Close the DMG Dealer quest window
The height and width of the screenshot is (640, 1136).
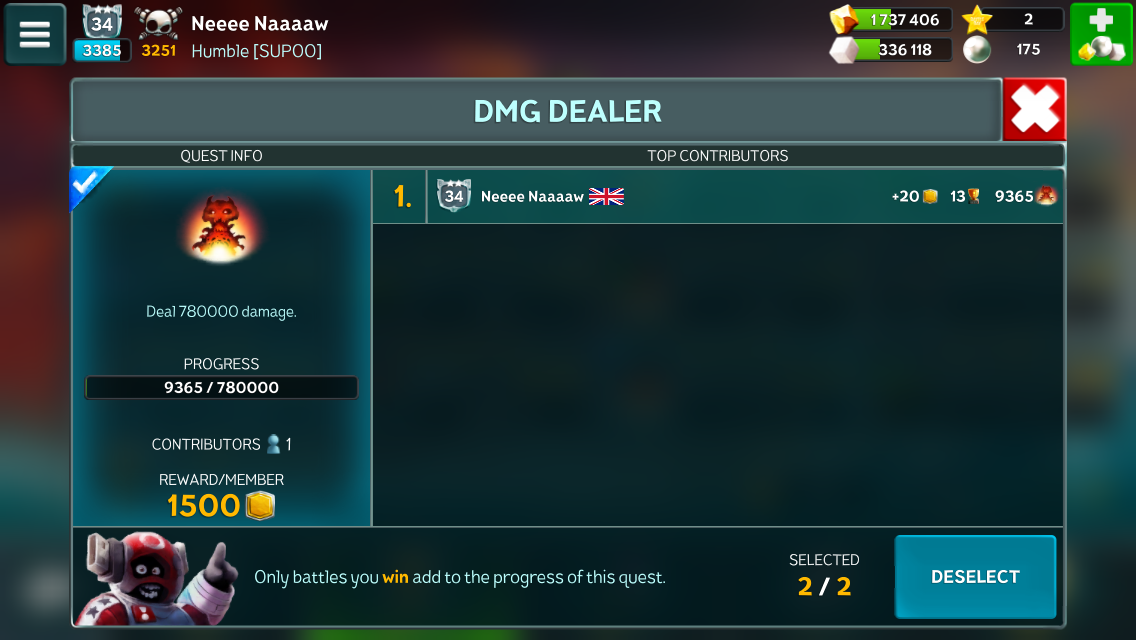[1034, 110]
